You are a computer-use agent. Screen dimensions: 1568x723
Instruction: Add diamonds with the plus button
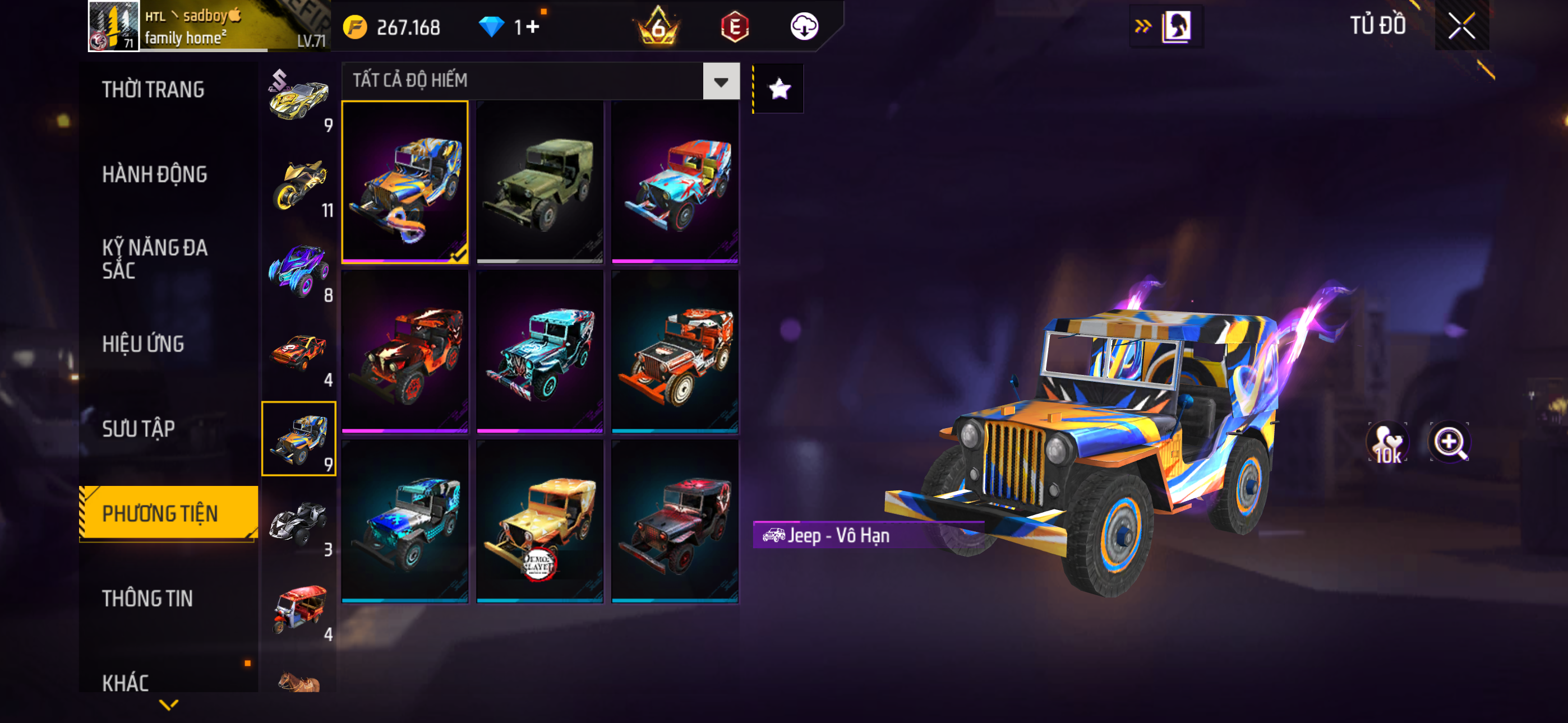[x=533, y=27]
